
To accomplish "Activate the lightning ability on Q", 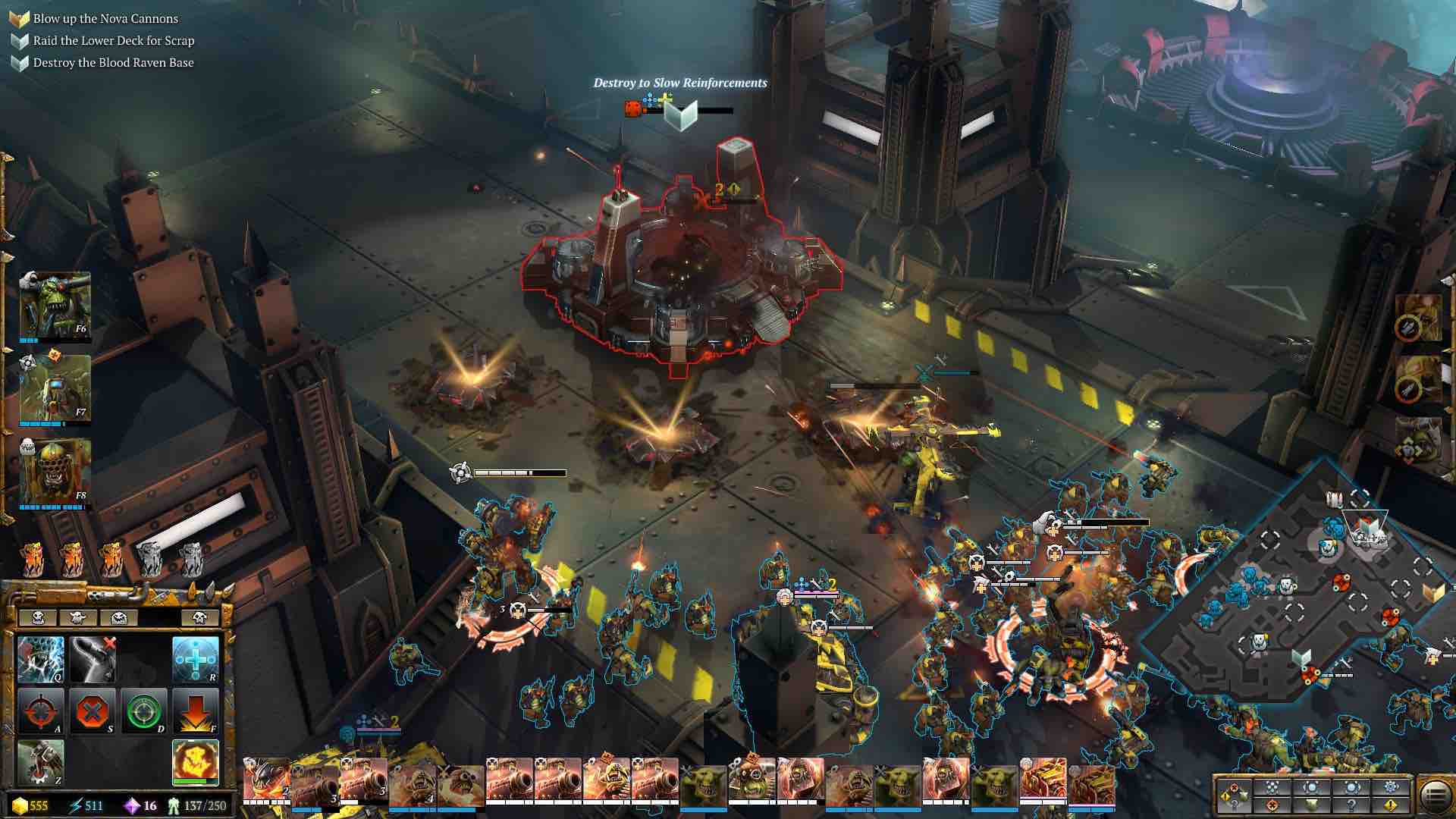I will [x=41, y=660].
